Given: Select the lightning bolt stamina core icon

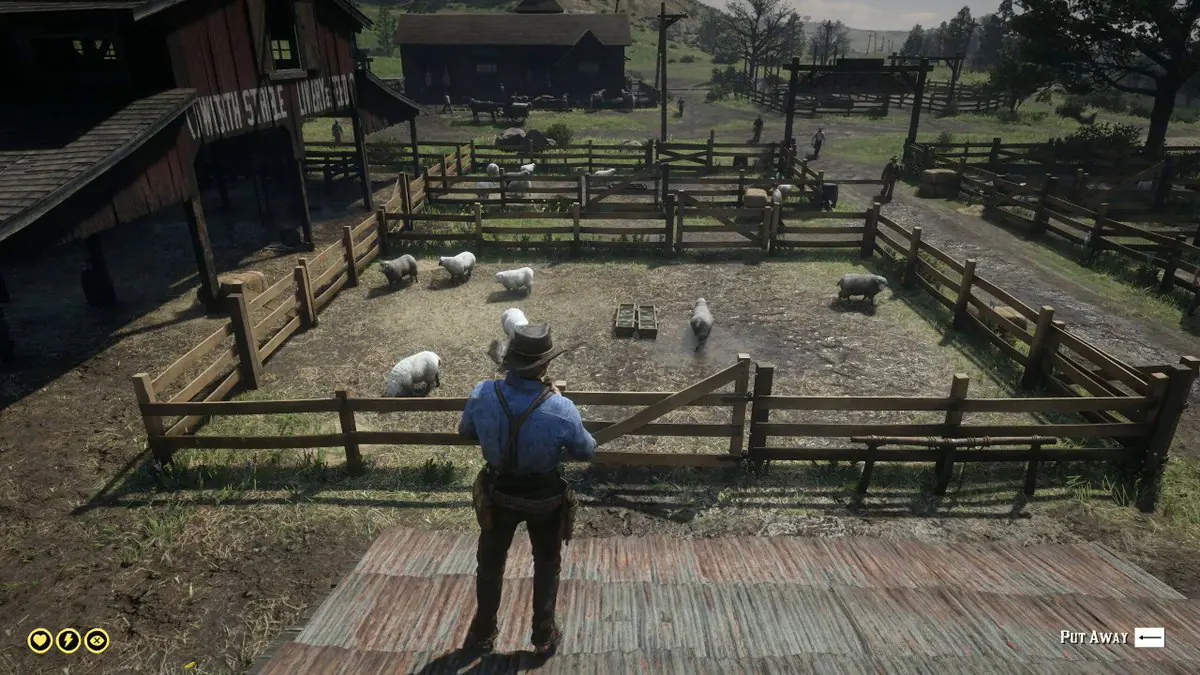Looking at the screenshot, I should 68,640.
